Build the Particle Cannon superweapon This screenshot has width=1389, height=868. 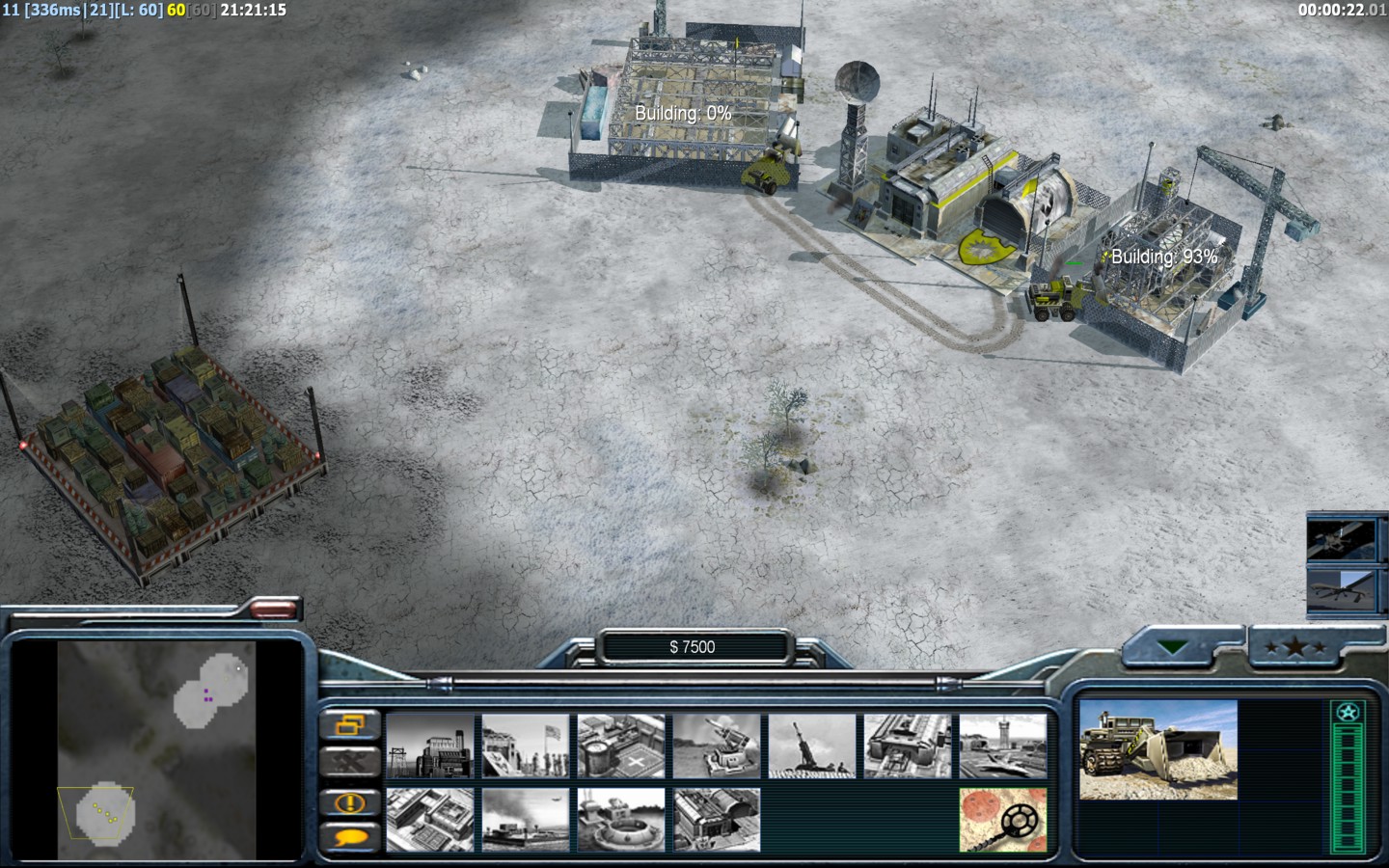[x=621, y=820]
